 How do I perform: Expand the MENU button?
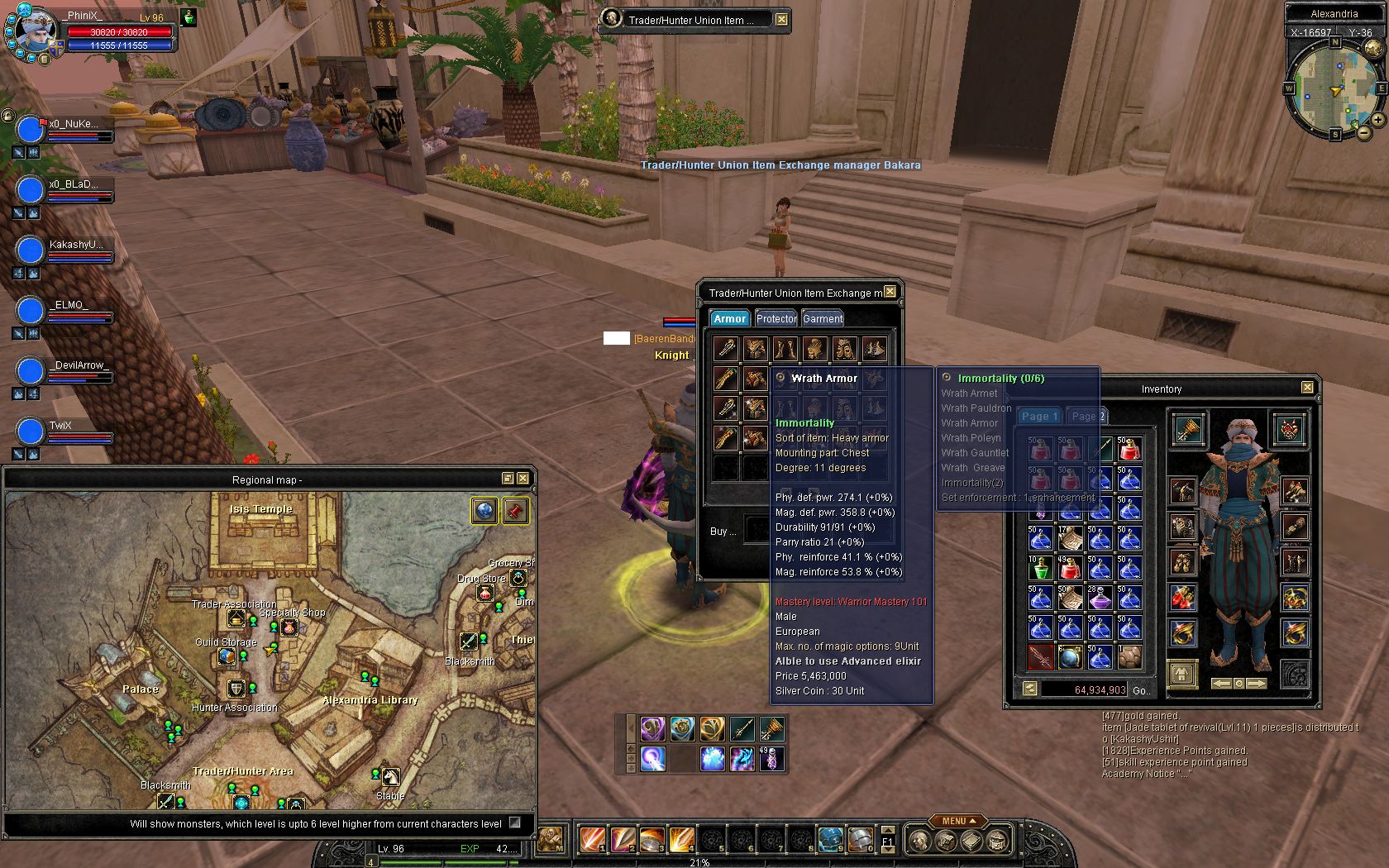click(x=958, y=821)
